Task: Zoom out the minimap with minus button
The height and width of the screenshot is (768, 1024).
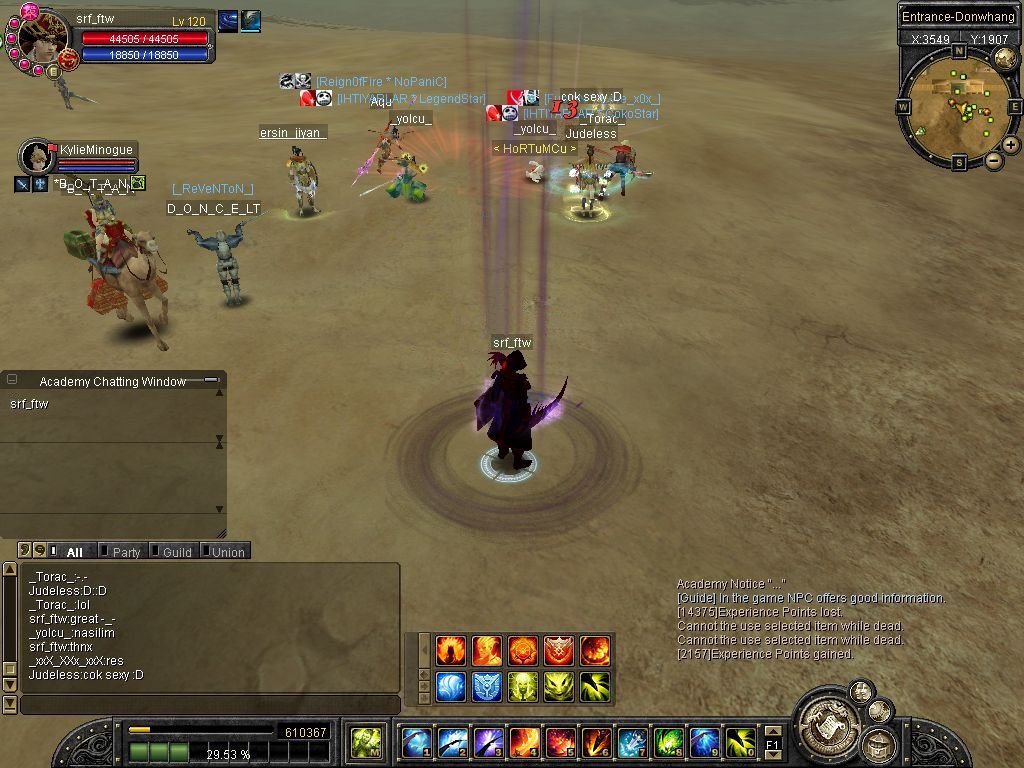Action: tap(994, 160)
